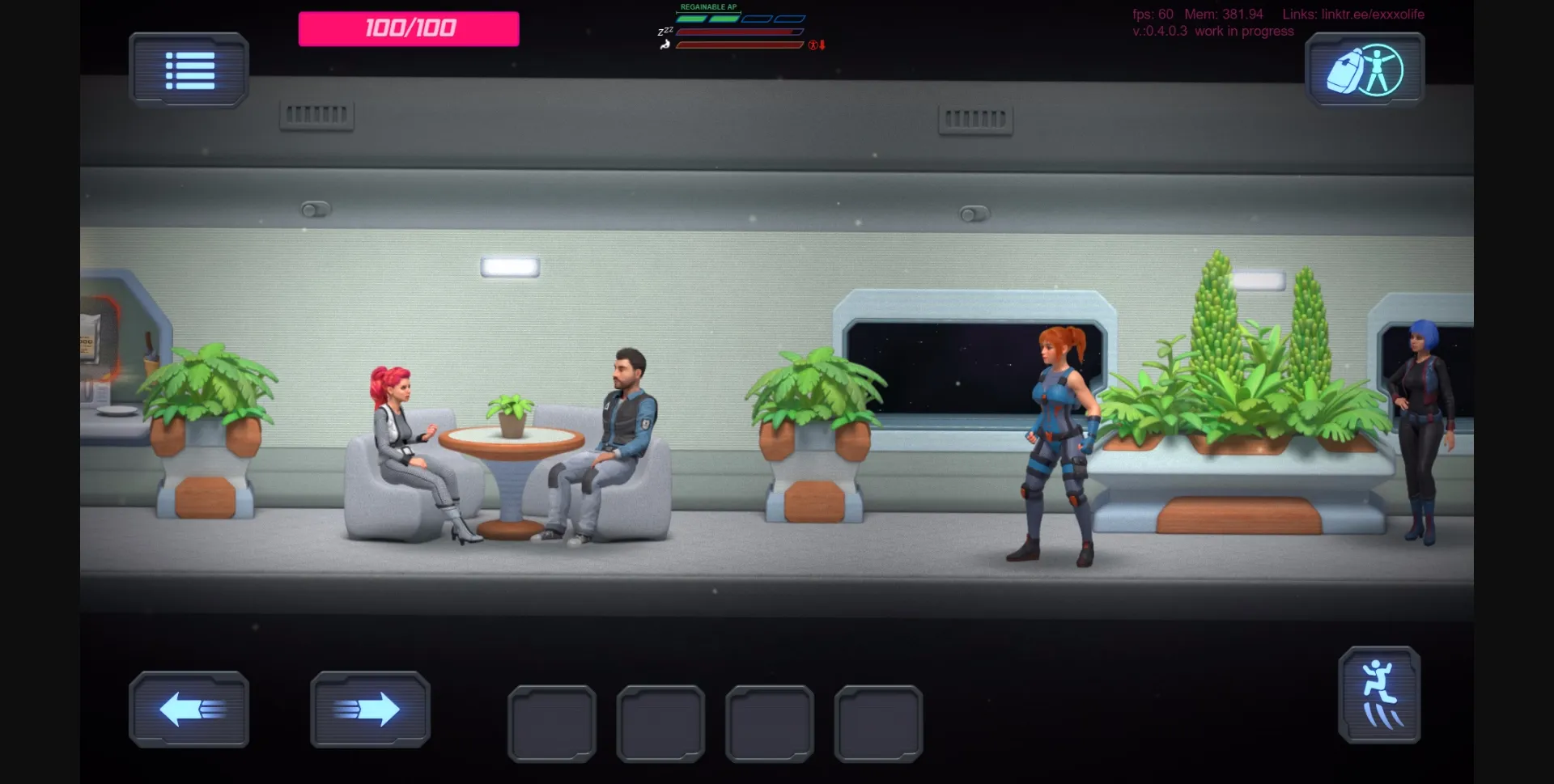The height and width of the screenshot is (784, 1554).
Task: Click the Zzz sleep icon by the fatigue bar
Action: click(665, 31)
